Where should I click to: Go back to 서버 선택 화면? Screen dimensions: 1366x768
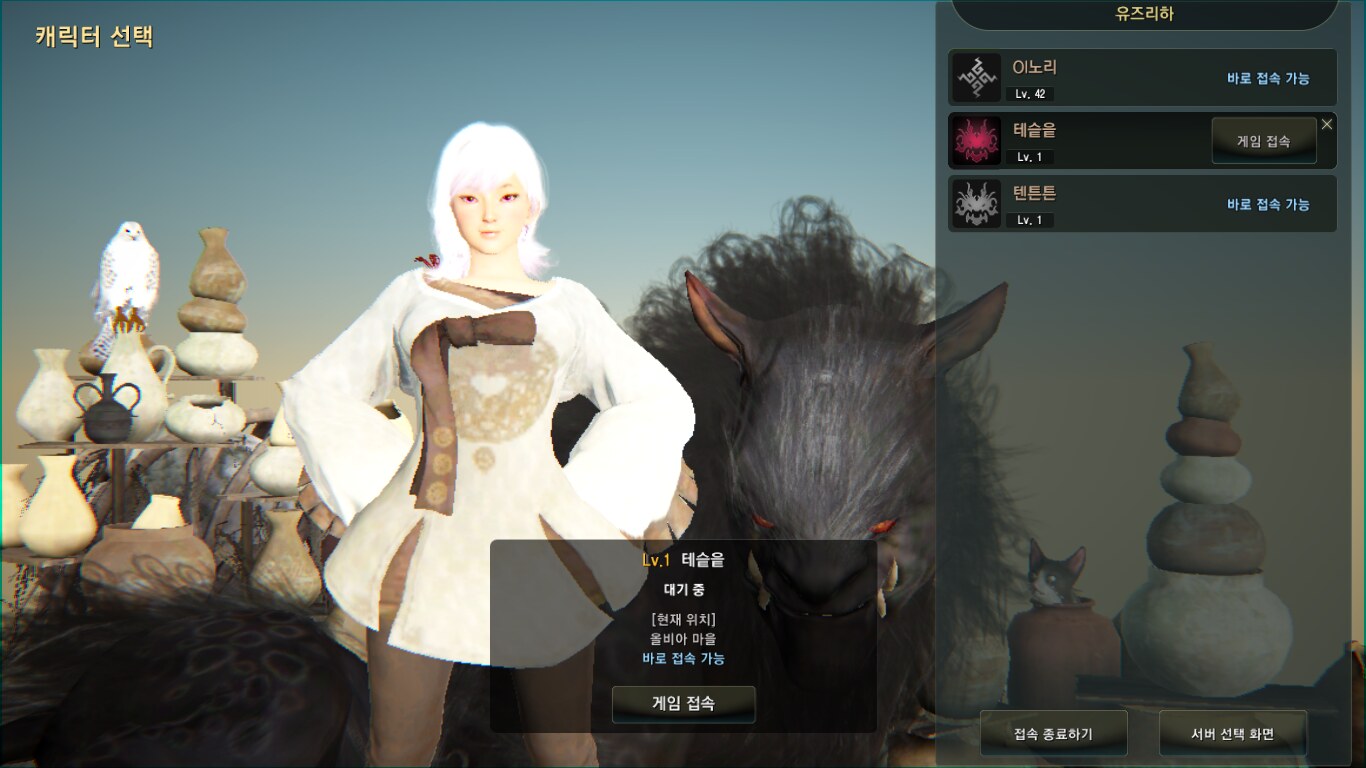click(x=1232, y=734)
